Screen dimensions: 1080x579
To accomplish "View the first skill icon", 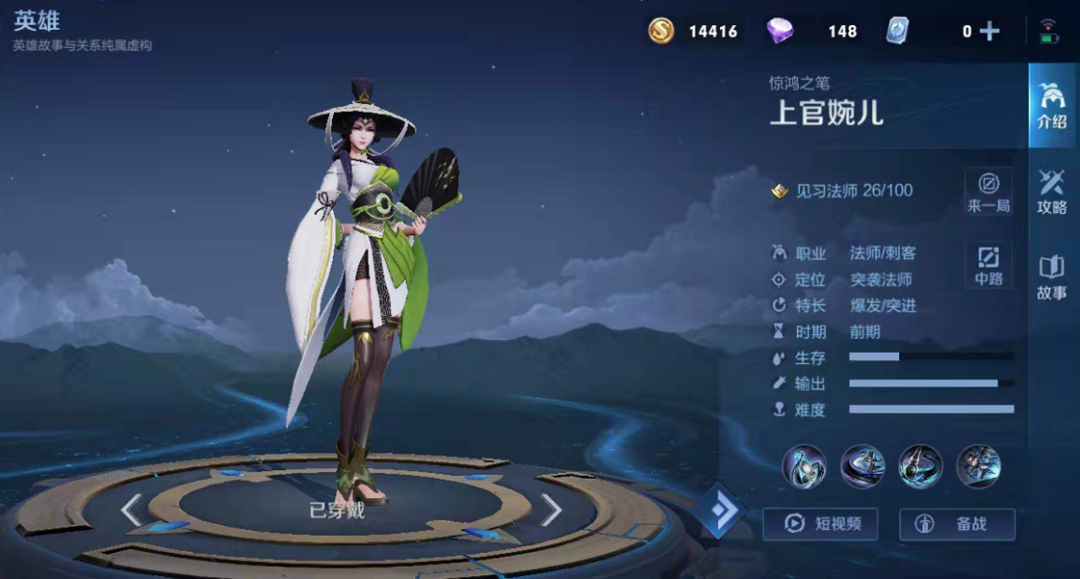I will click(804, 466).
